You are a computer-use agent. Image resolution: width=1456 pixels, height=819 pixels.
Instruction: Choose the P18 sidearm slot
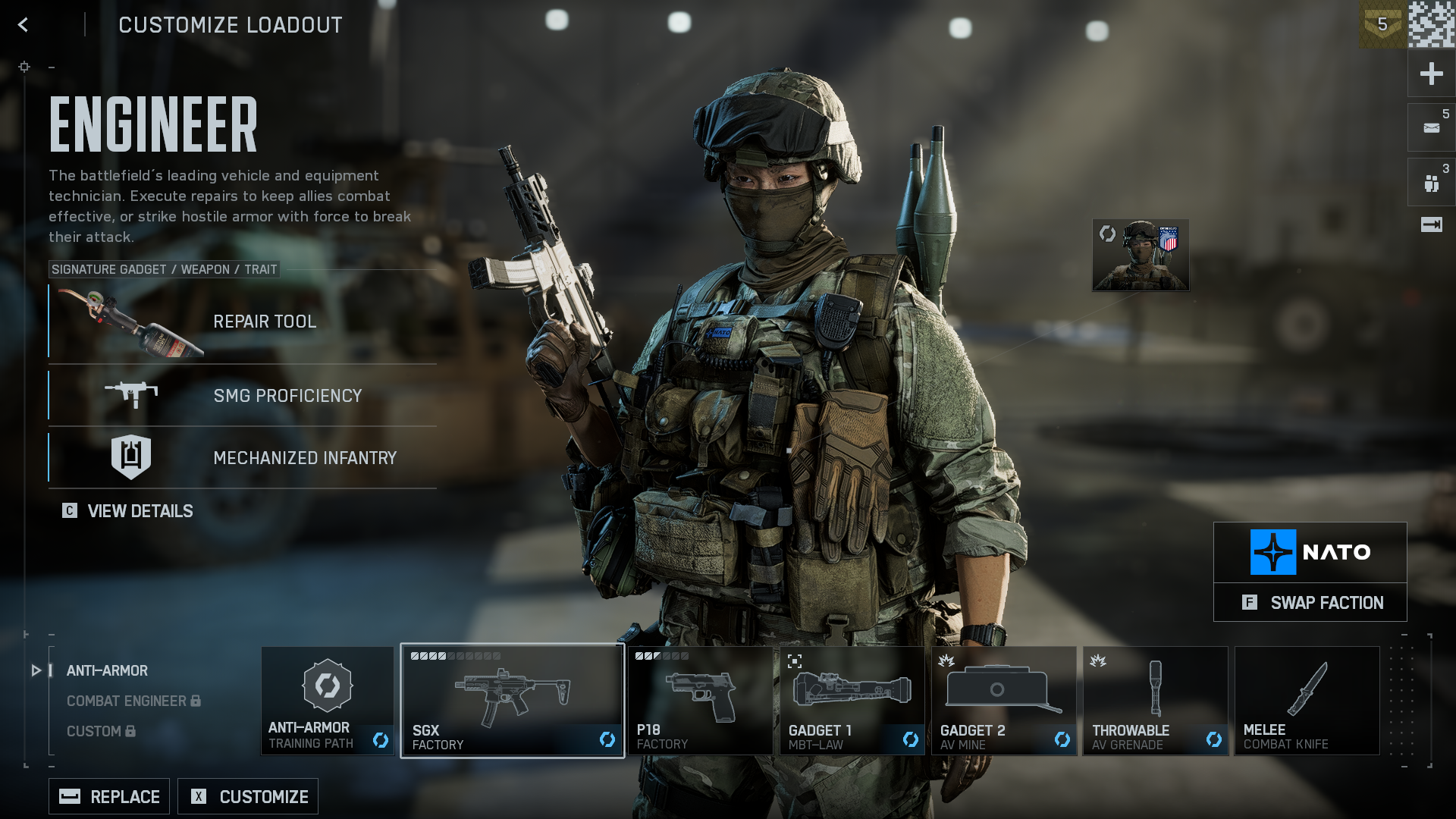(x=700, y=701)
